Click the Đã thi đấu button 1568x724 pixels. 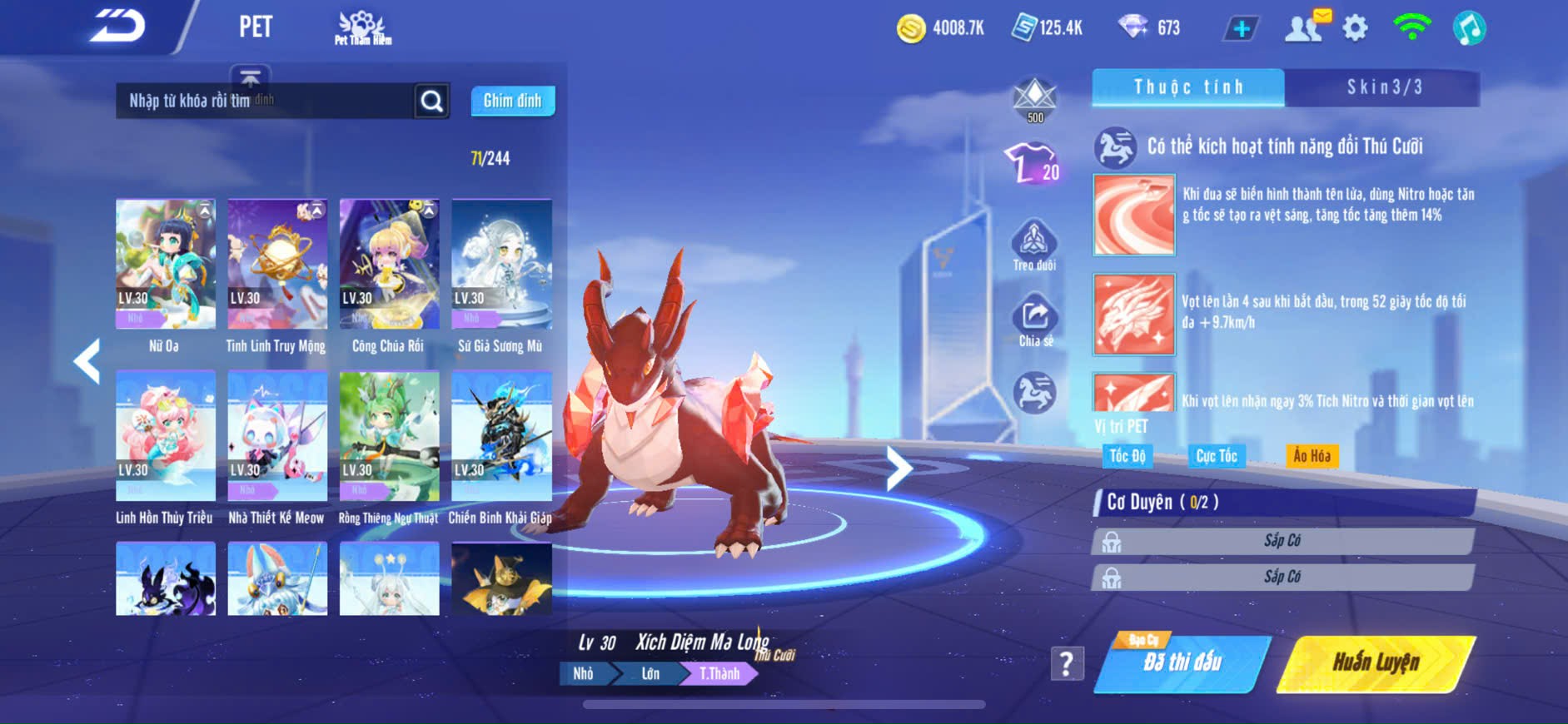(x=1182, y=662)
